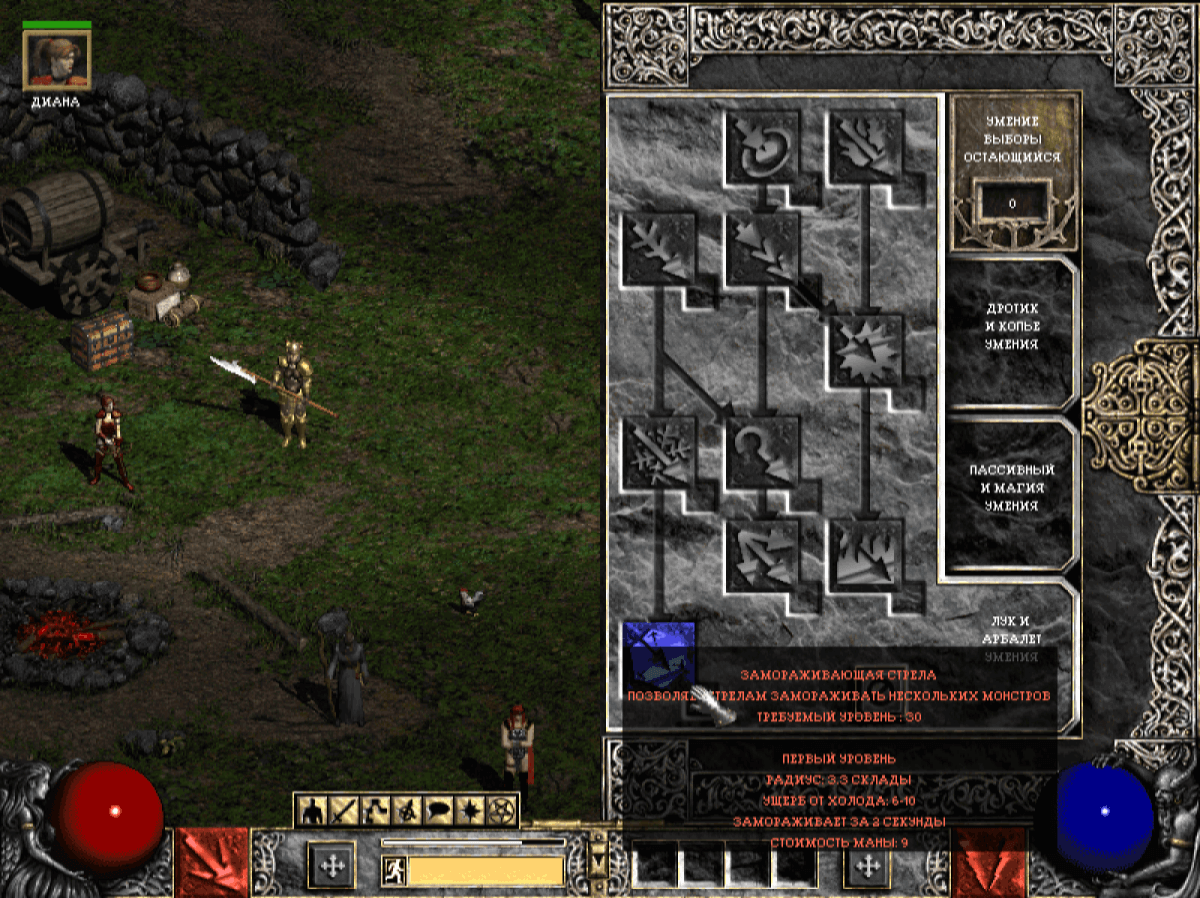
Task: Open the character sheet from the mini menu
Action: coord(313,810)
